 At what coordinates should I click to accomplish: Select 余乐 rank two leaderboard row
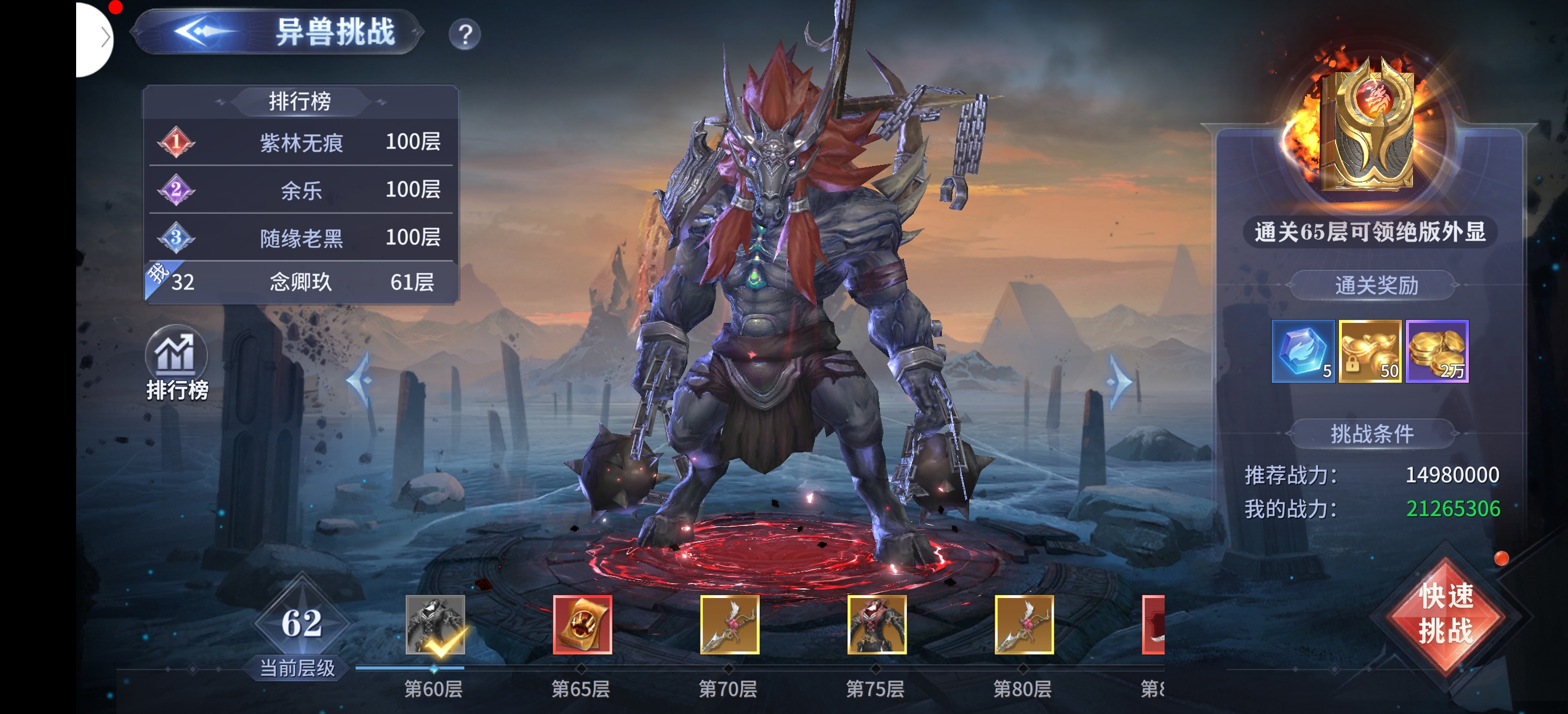301,190
